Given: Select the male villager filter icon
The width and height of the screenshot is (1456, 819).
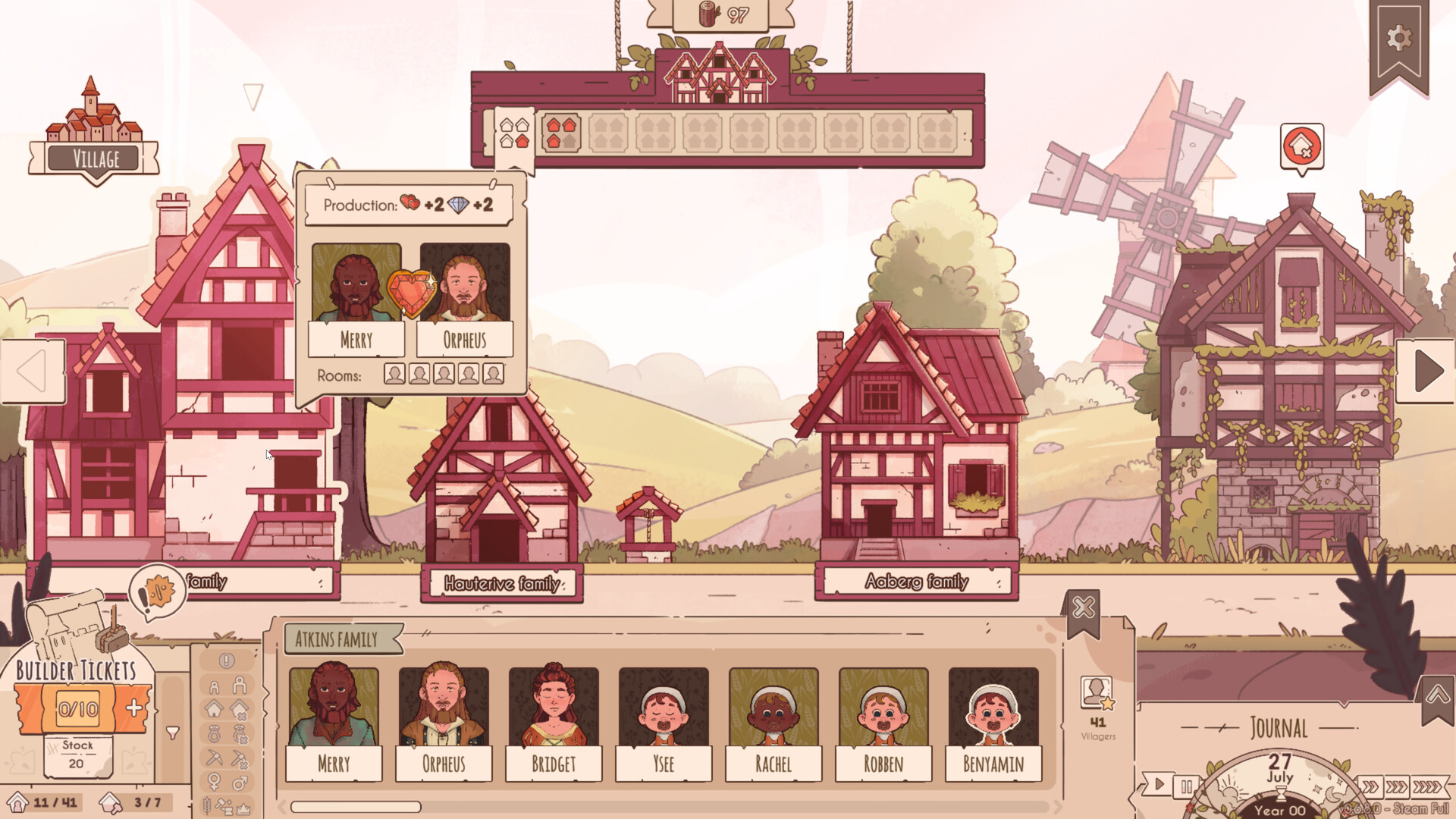Looking at the screenshot, I should (x=238, y=780).
